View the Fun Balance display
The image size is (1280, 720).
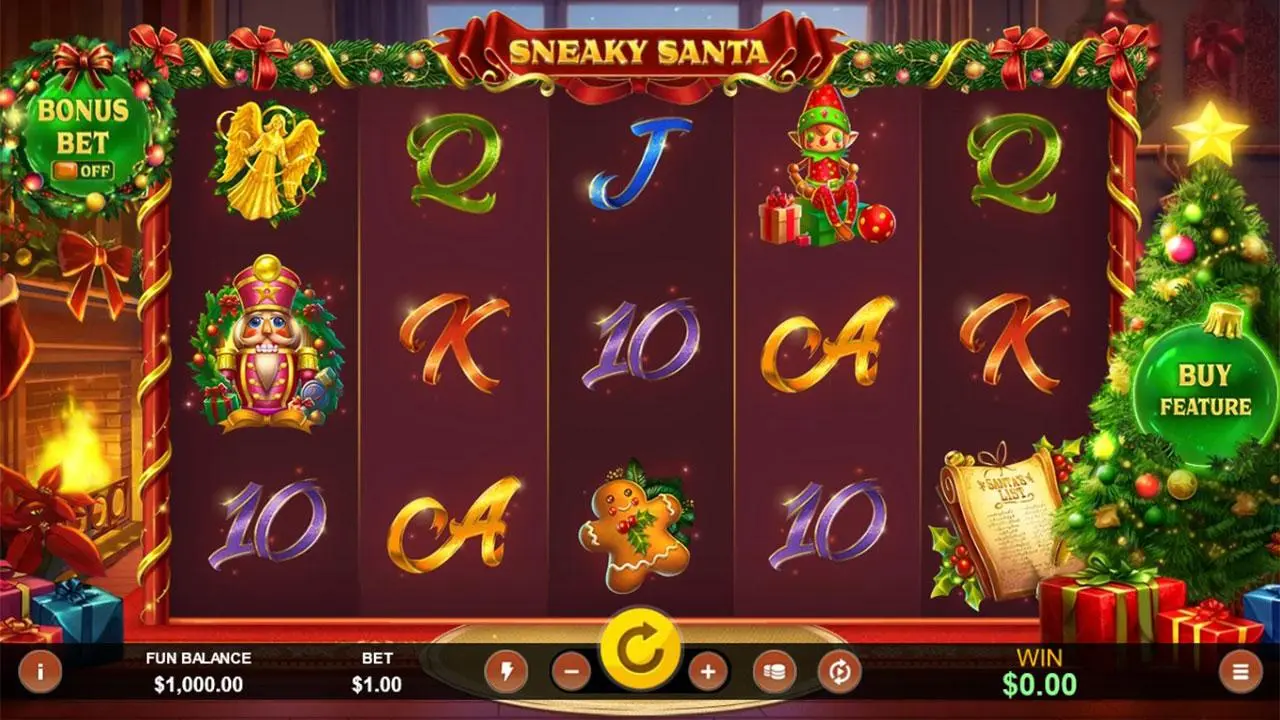pyautogui.click(x=197, y=672)
